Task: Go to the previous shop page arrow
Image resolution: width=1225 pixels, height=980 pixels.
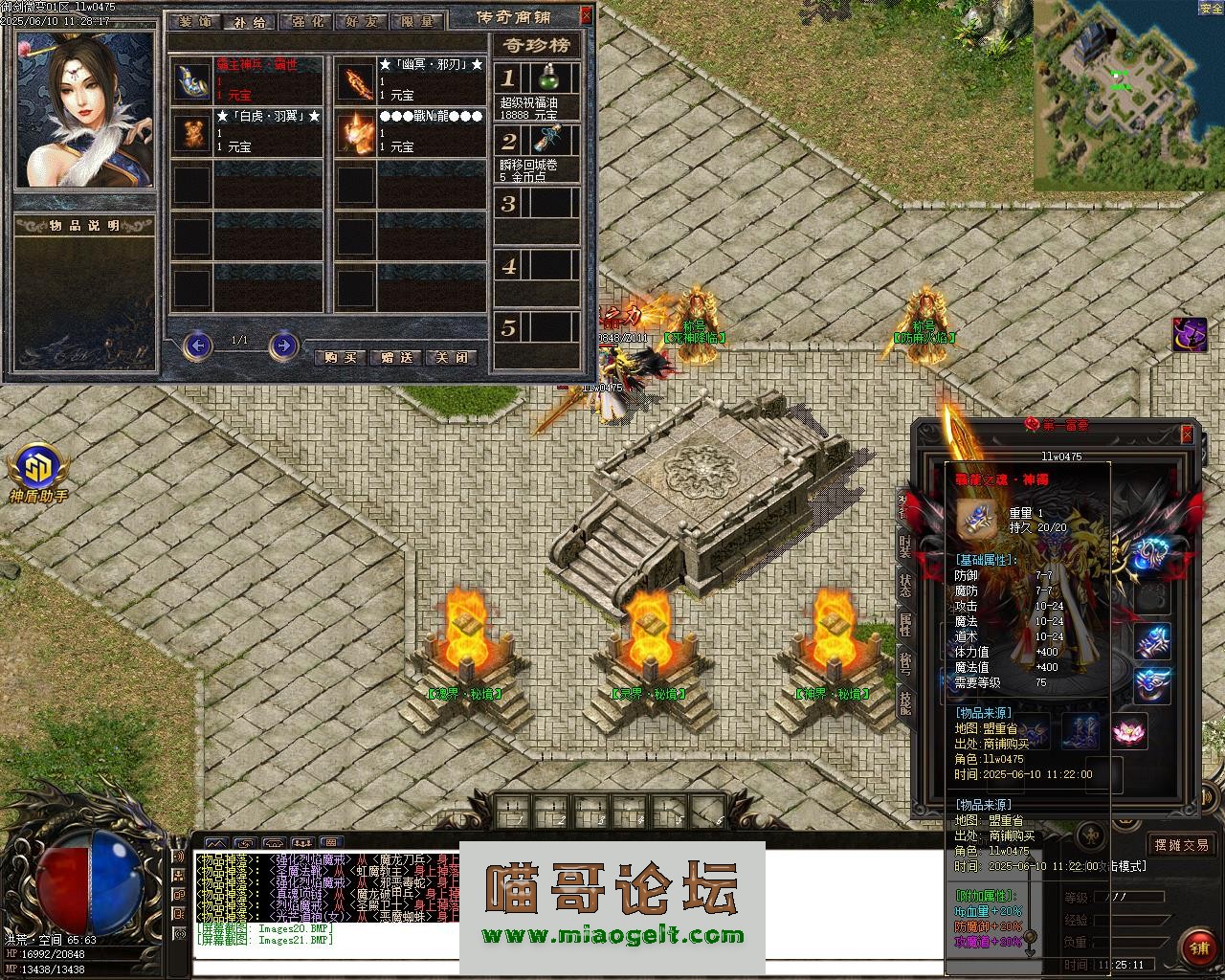Action: [x=197, y=345]
